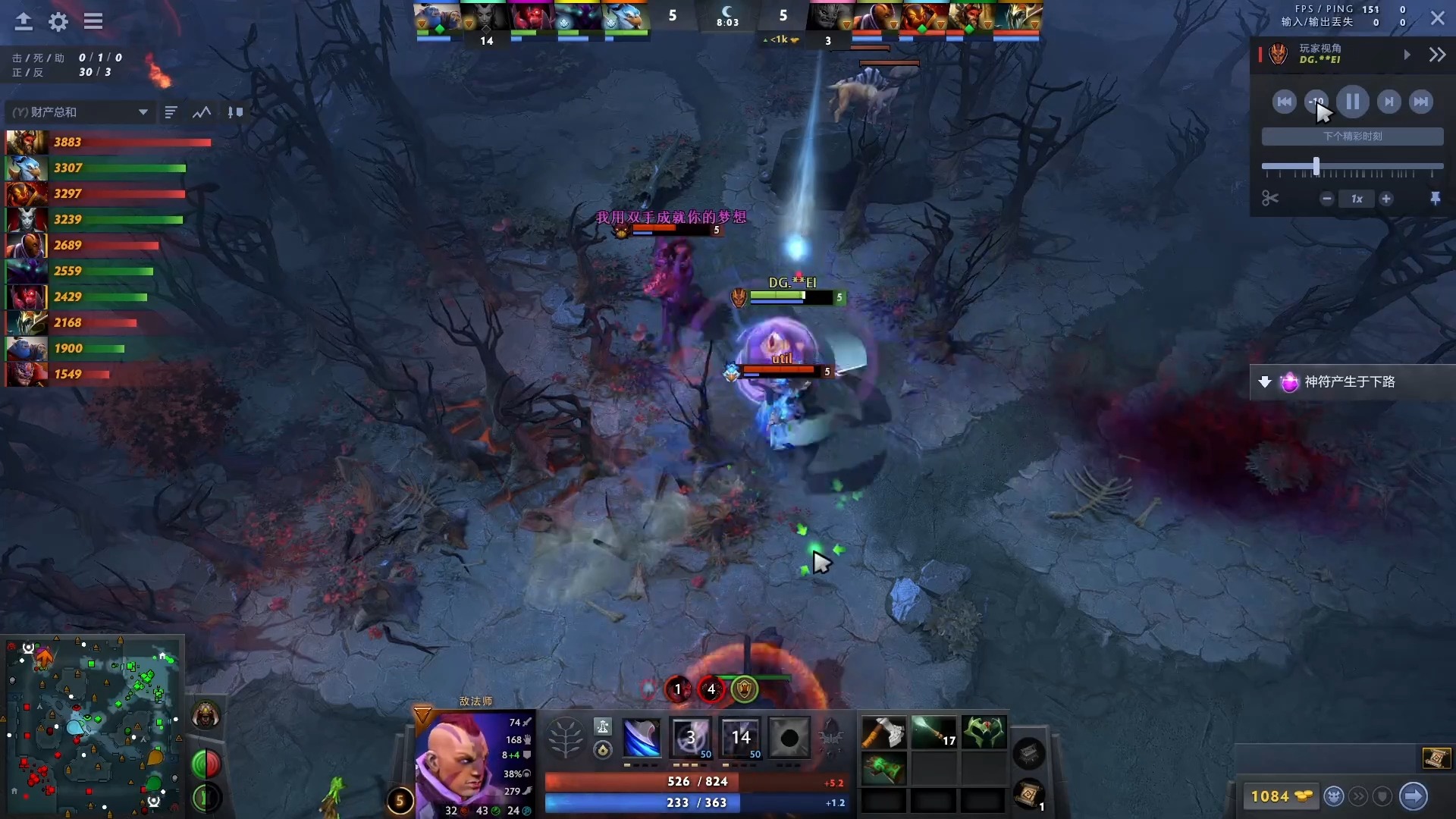Screen dimensions: 1456x819
Task: Select the line chart stats icon
Action: tap(200, 111)
